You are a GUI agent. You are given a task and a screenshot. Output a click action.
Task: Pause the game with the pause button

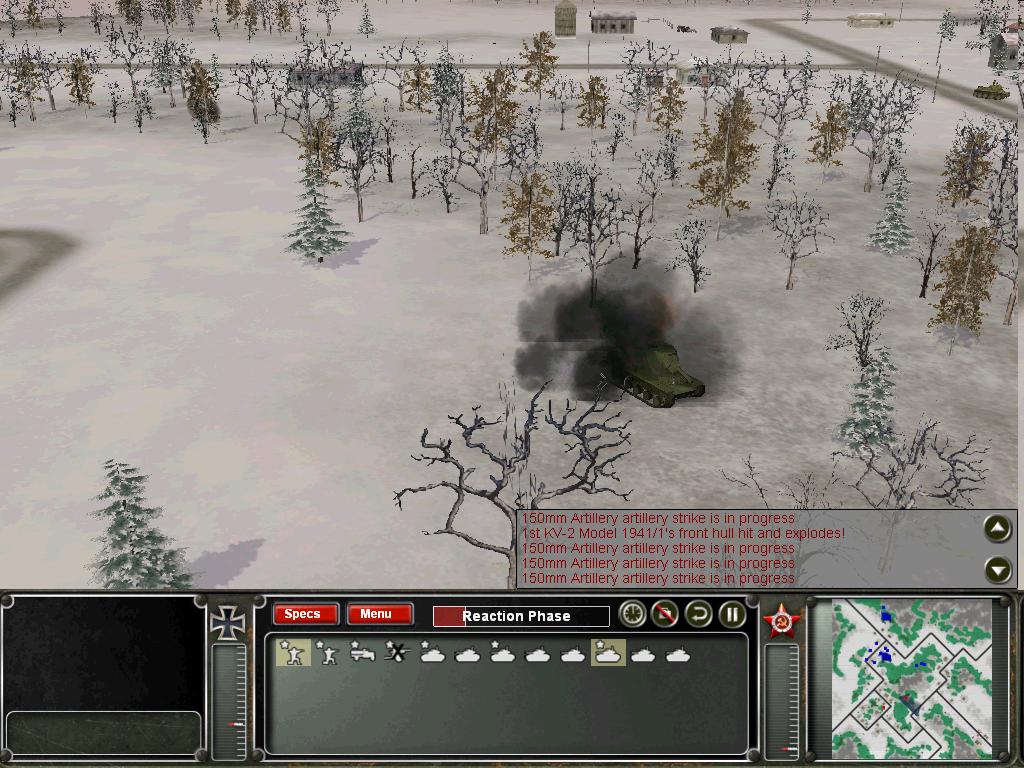(732, 615)
